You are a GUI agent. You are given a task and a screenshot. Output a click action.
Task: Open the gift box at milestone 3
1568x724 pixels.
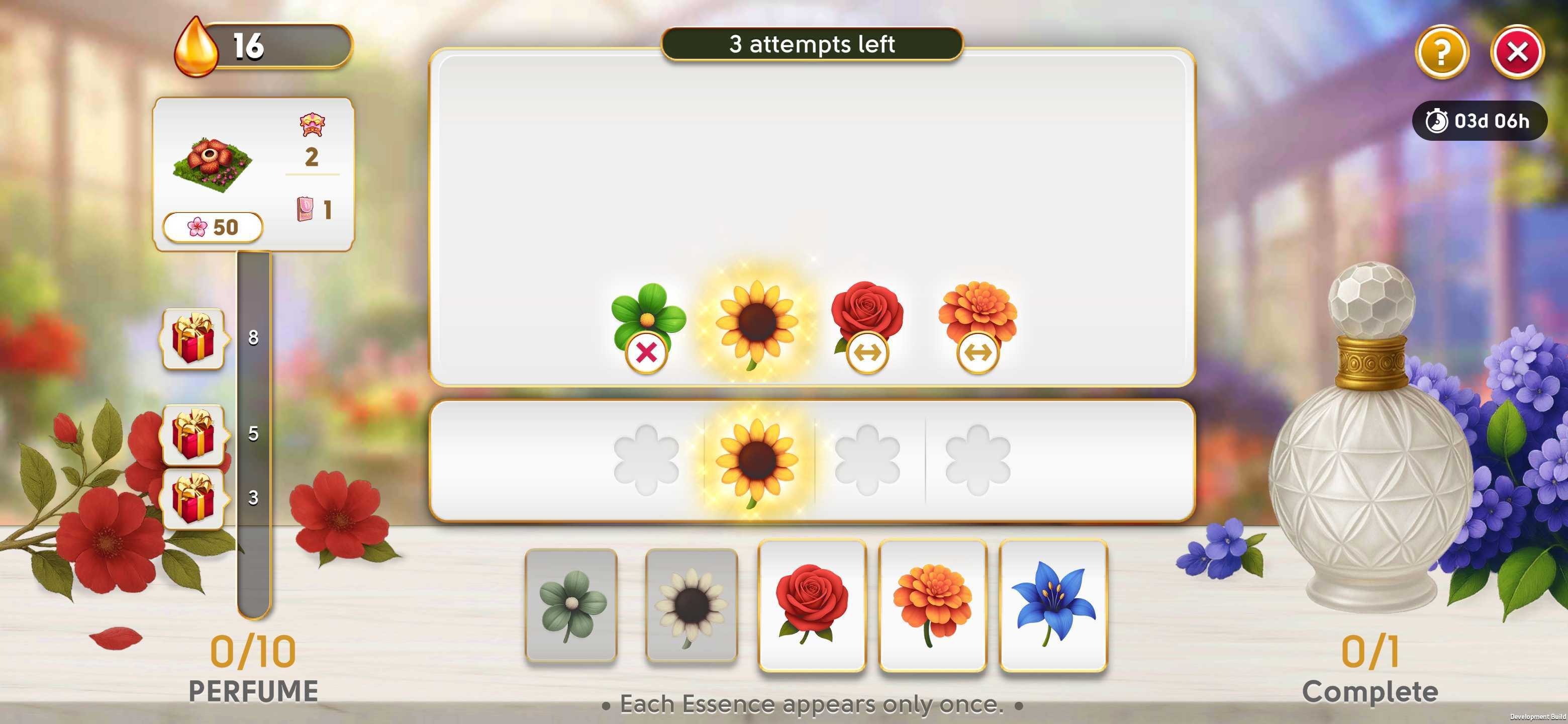click(x=193, y=499)
